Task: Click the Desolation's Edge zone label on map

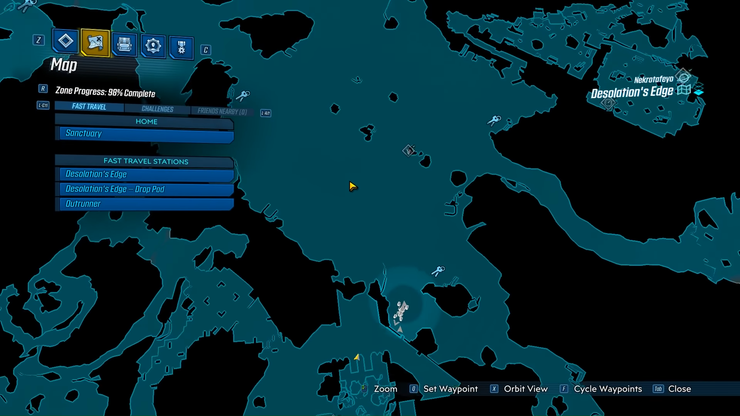Action: pyautogui.click(x=633, y=93)
